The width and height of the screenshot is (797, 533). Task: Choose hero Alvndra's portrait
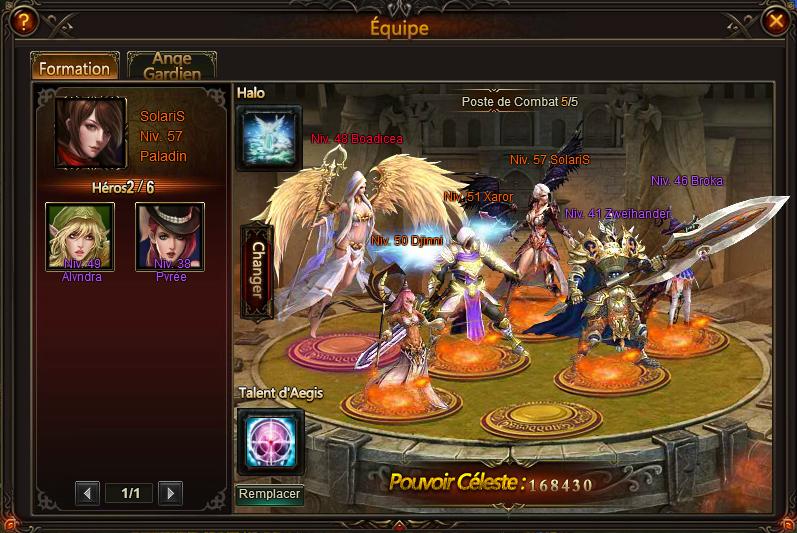pyautogui.click(x=80, y=236)
